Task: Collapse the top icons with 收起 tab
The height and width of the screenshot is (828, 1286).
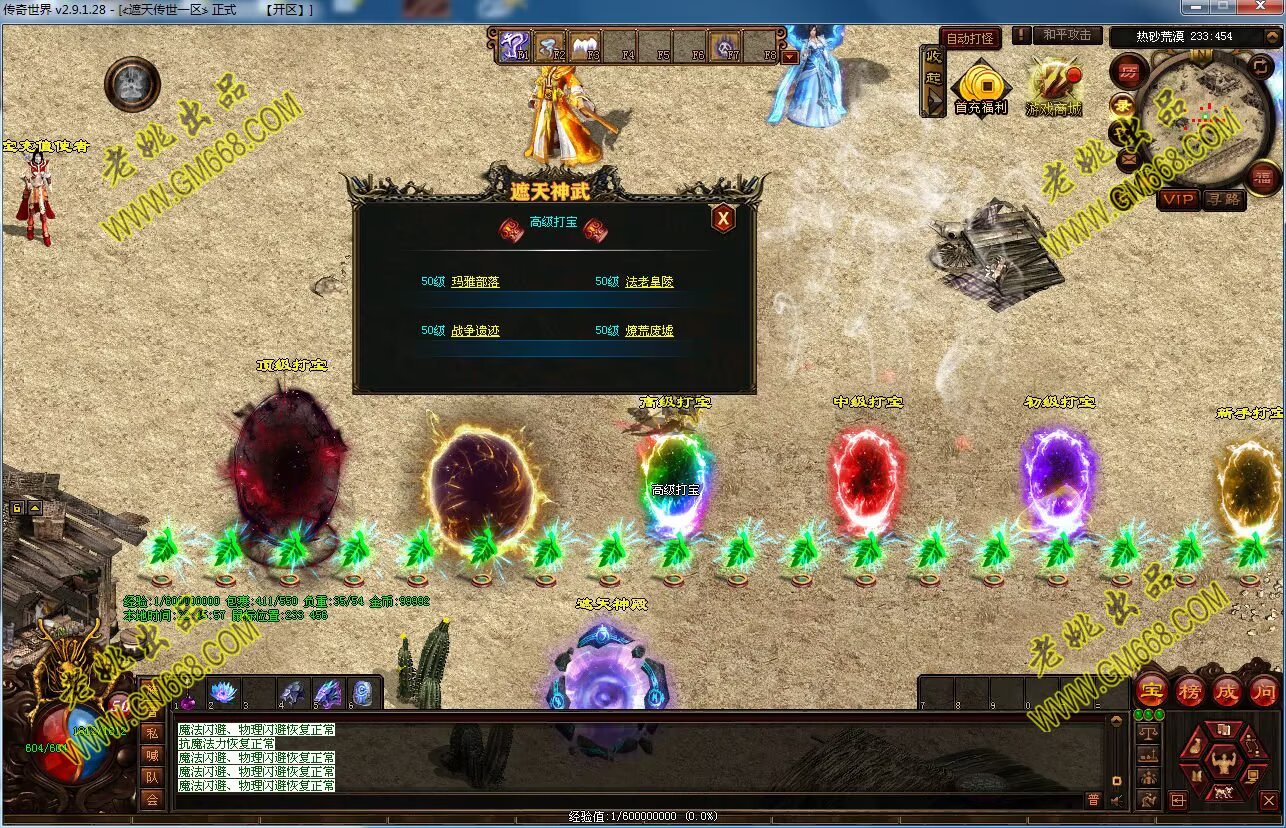Action: pos(933,80)
